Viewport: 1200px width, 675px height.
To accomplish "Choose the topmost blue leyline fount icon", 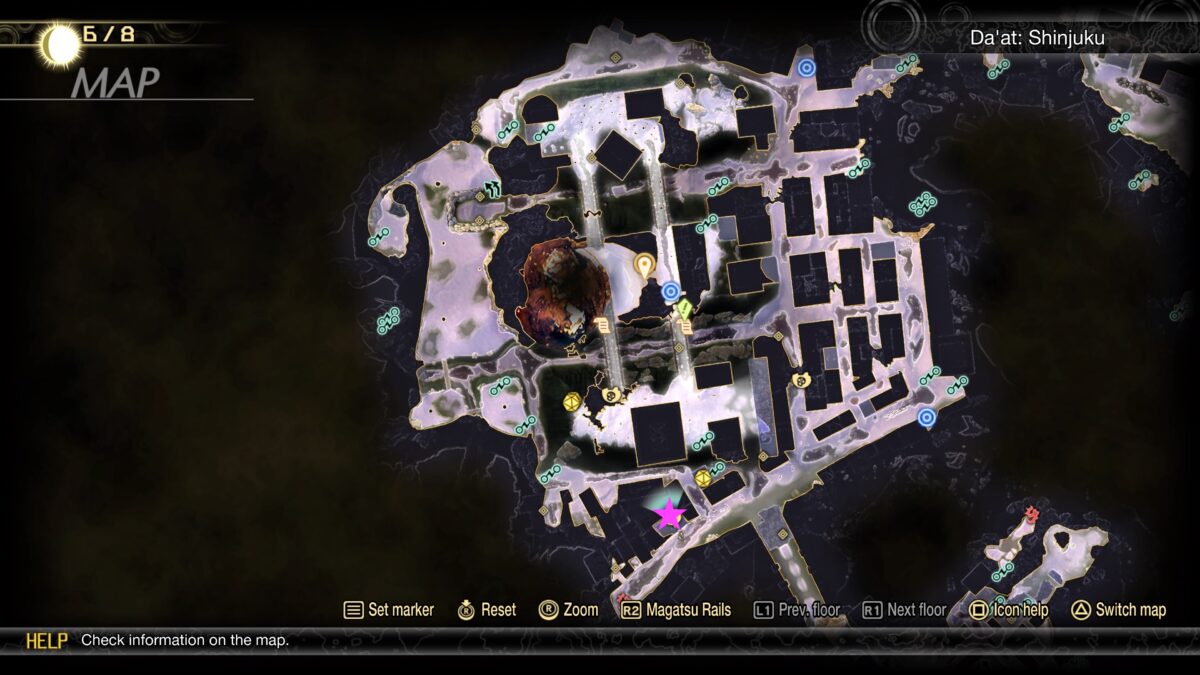I will point(807,68).
